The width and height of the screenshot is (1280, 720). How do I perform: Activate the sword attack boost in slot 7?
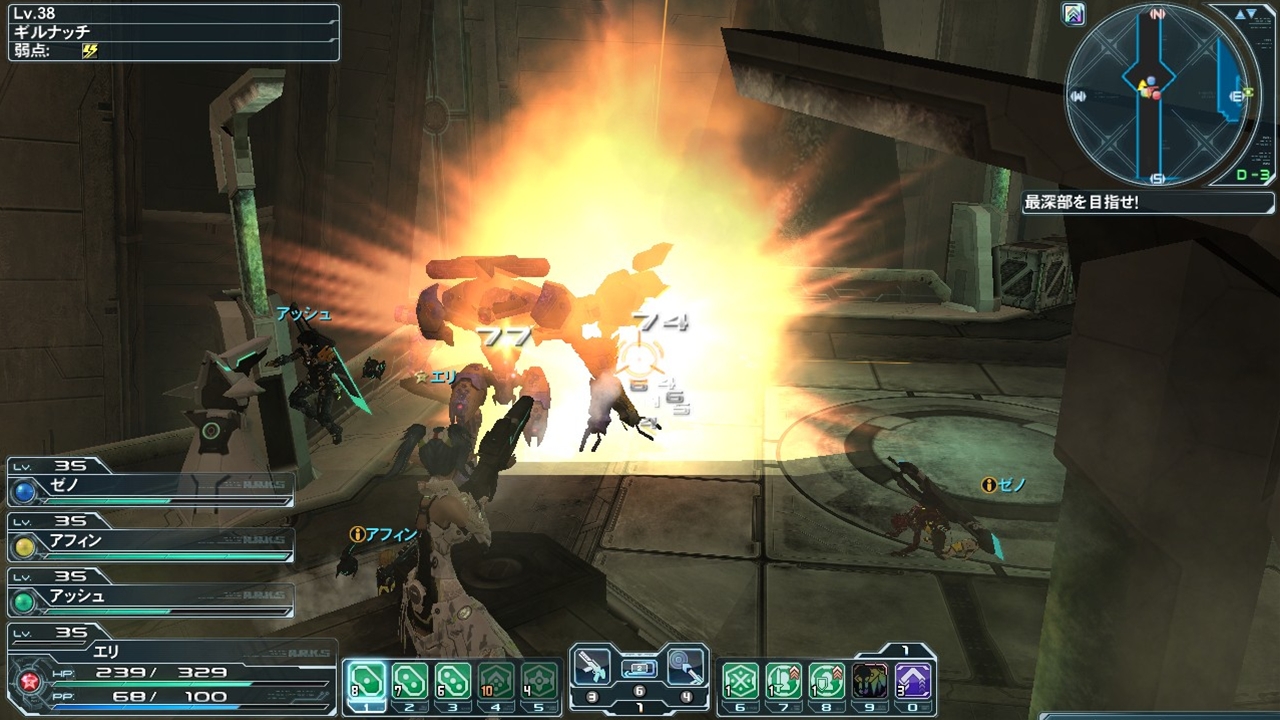tap(783, 682)
